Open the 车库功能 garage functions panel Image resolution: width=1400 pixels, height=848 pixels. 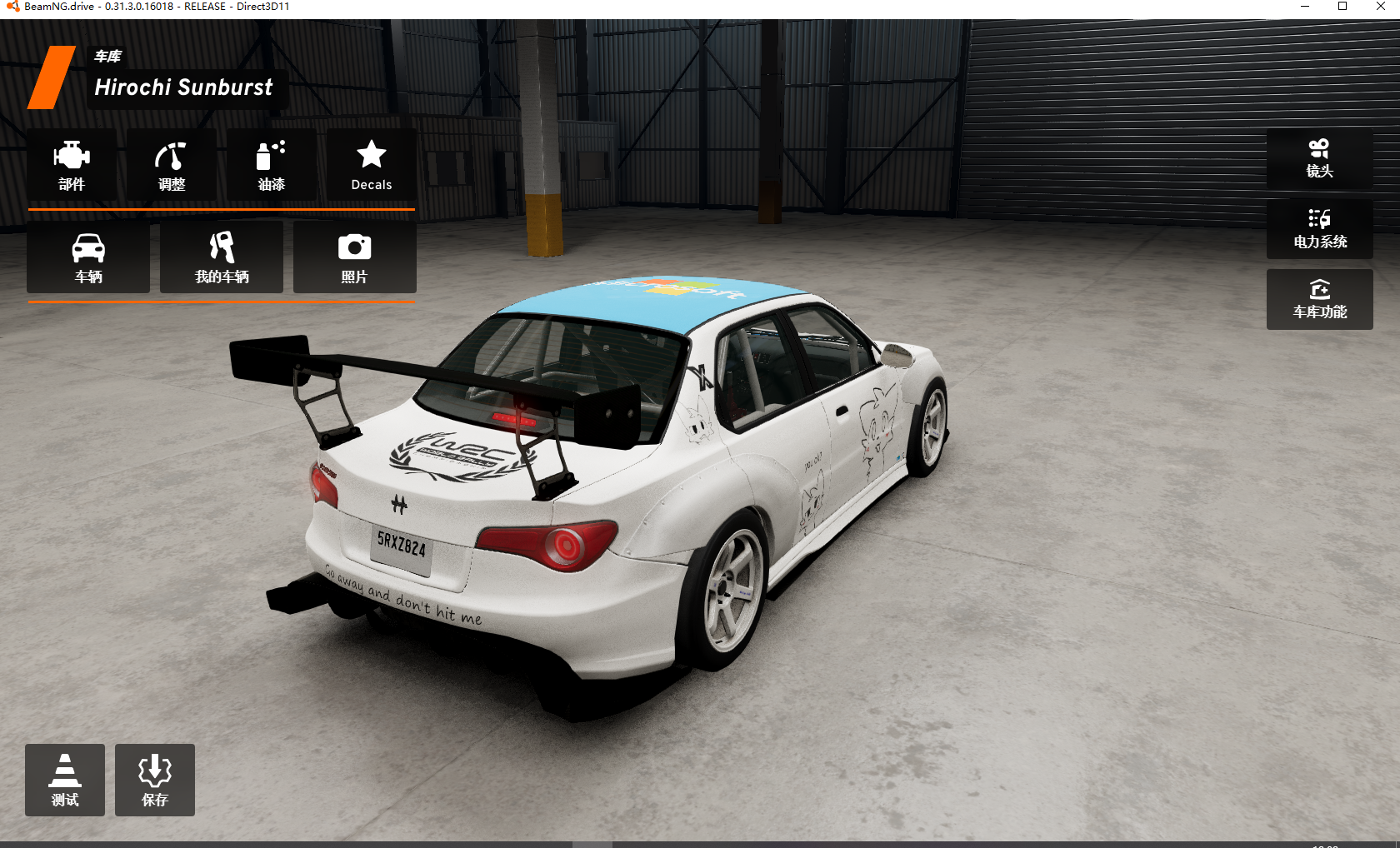(x=1319, y=298)
